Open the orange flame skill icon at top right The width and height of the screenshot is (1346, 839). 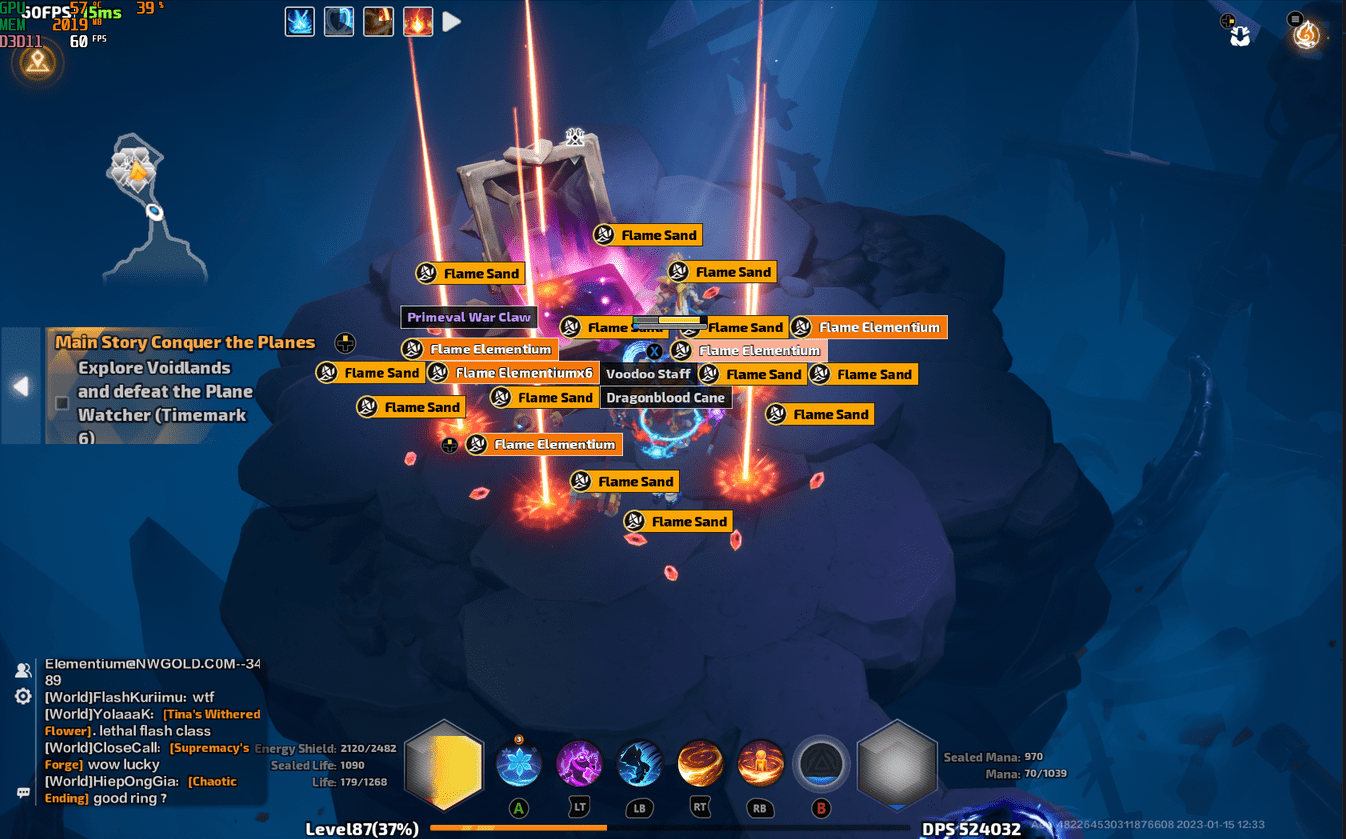point(417,21)
